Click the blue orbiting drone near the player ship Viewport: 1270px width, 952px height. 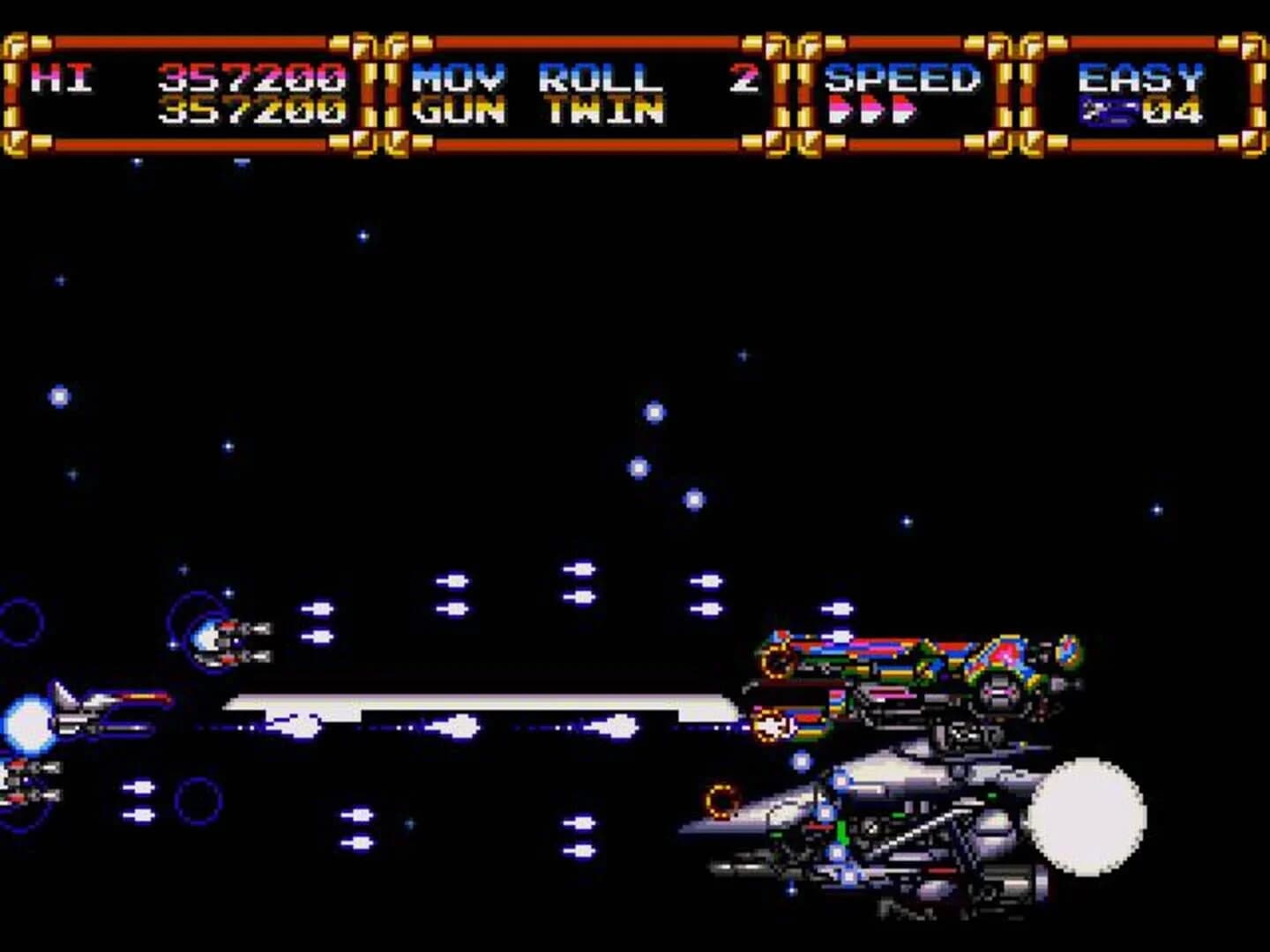220,643
